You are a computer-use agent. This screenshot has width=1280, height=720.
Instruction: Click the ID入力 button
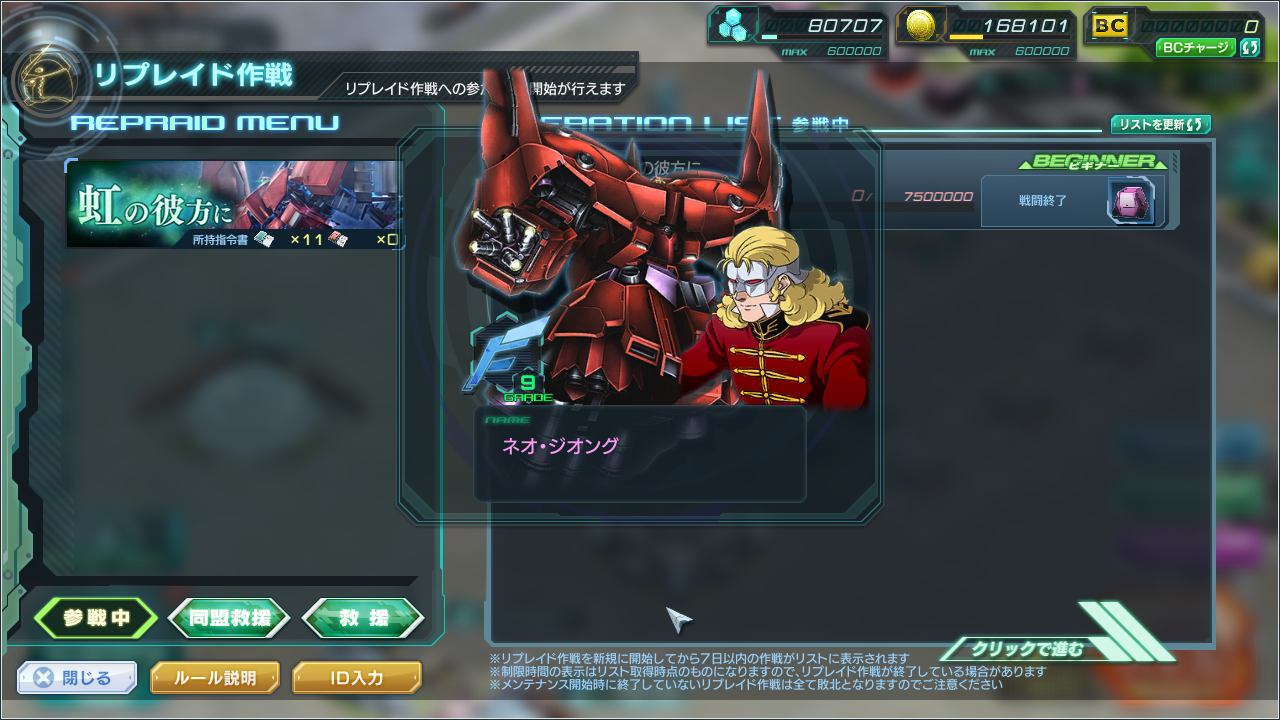click(x=357, y=678)
